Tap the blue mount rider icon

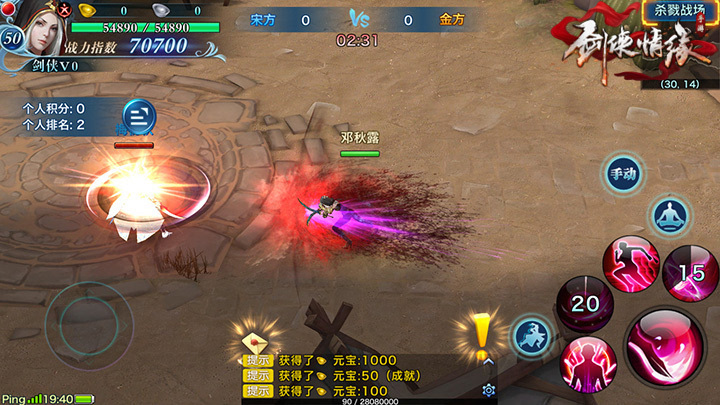point(533,336)
